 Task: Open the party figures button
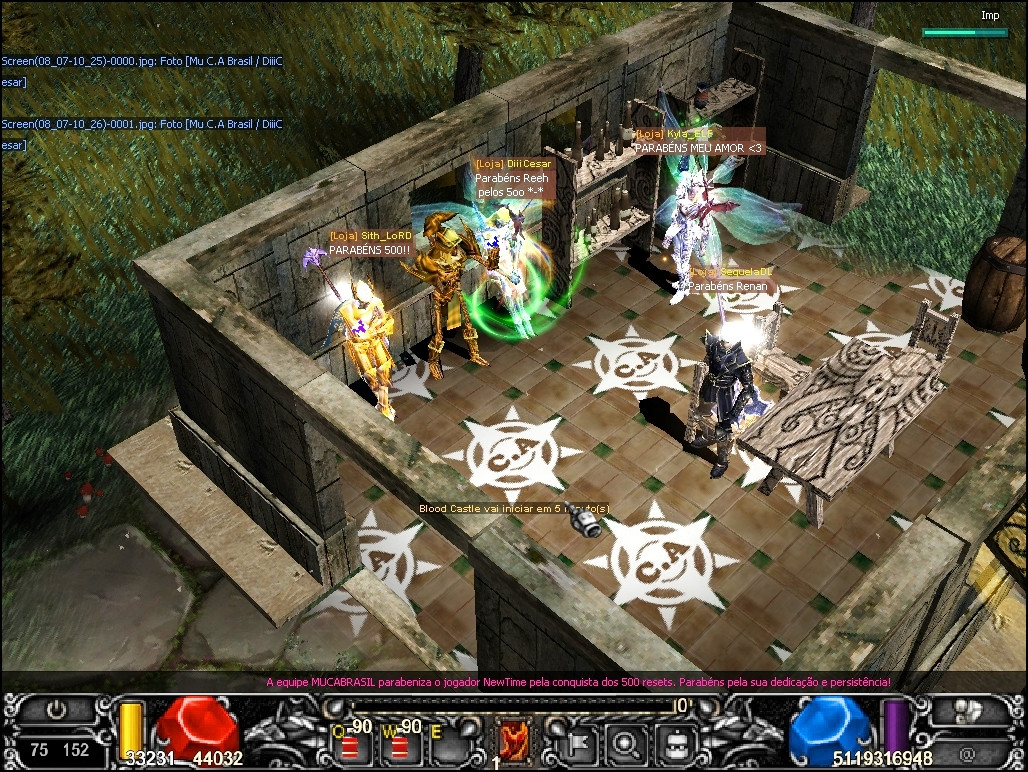968,712
